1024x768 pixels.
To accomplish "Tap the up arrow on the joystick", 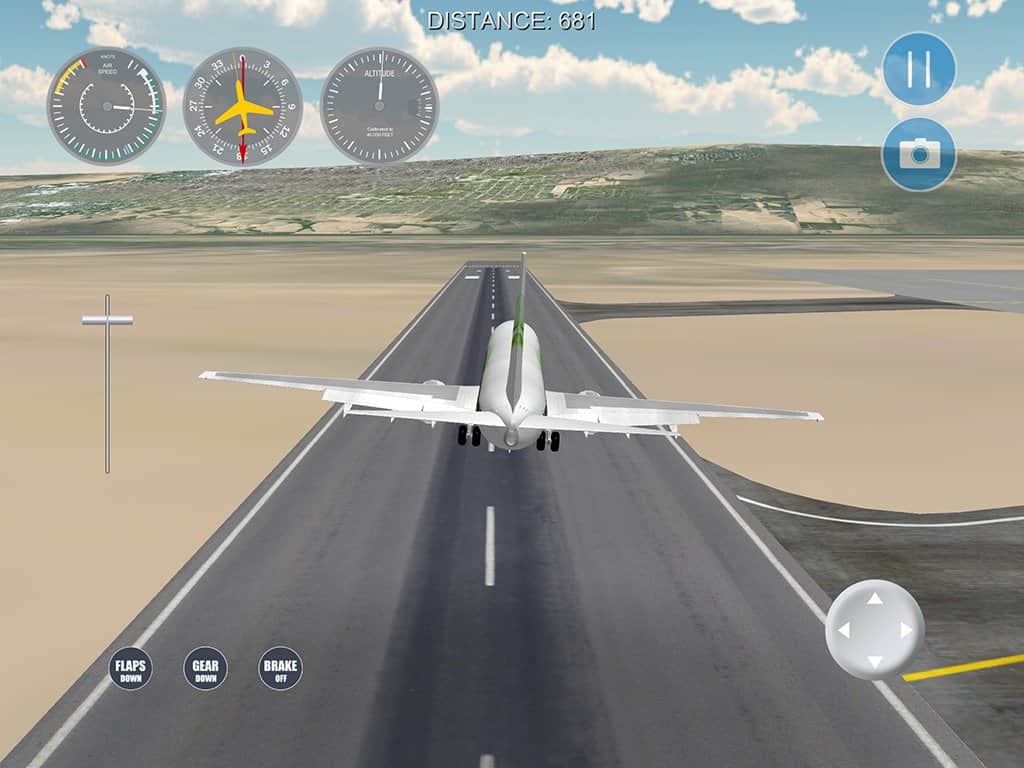I will coord(875,599).
